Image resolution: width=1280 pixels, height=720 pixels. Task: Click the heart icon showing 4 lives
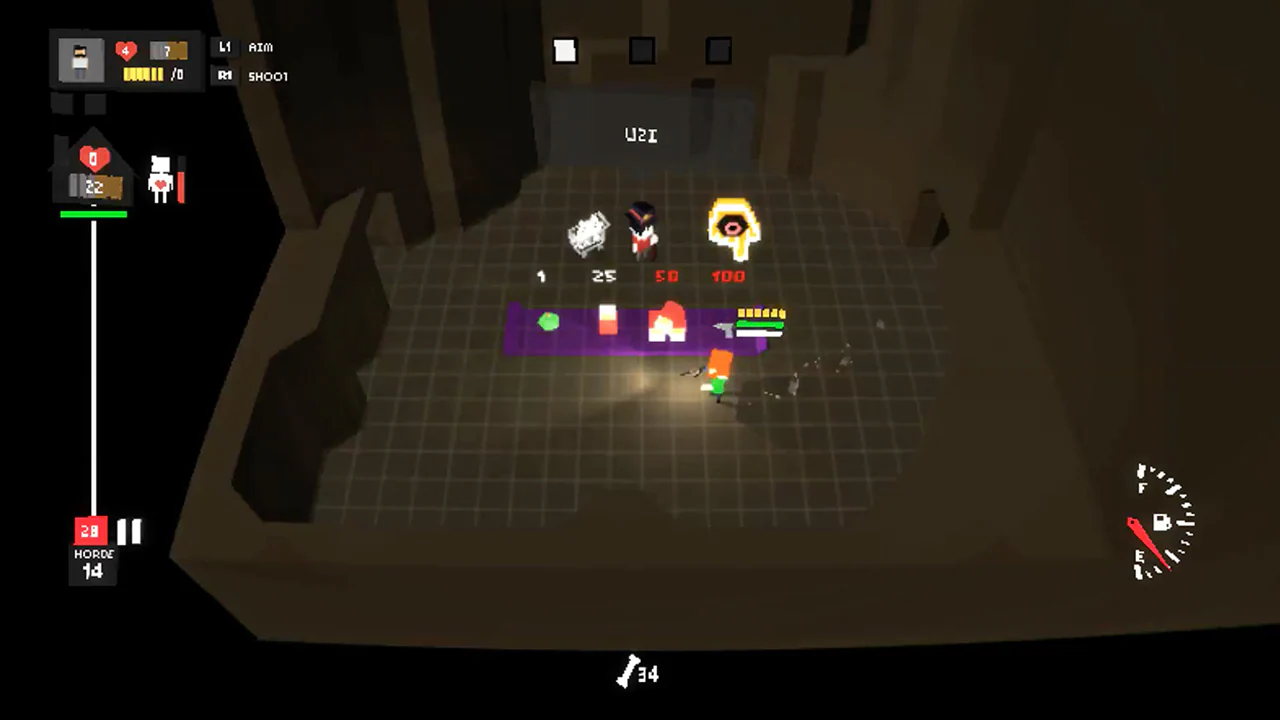(x=125, y=51)
